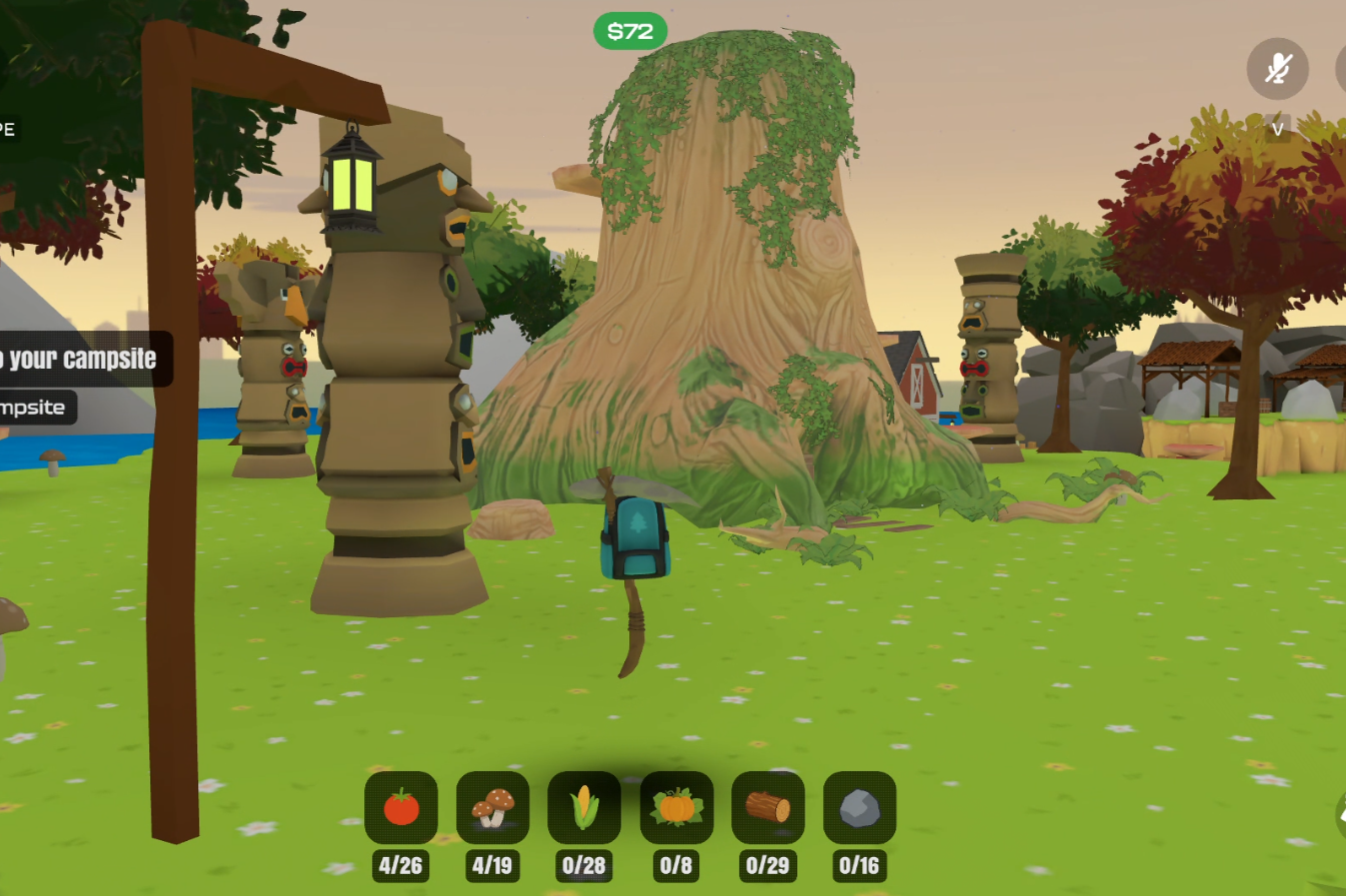
Task: Choose the wood log resource slot
Action: tap(768, 807)
